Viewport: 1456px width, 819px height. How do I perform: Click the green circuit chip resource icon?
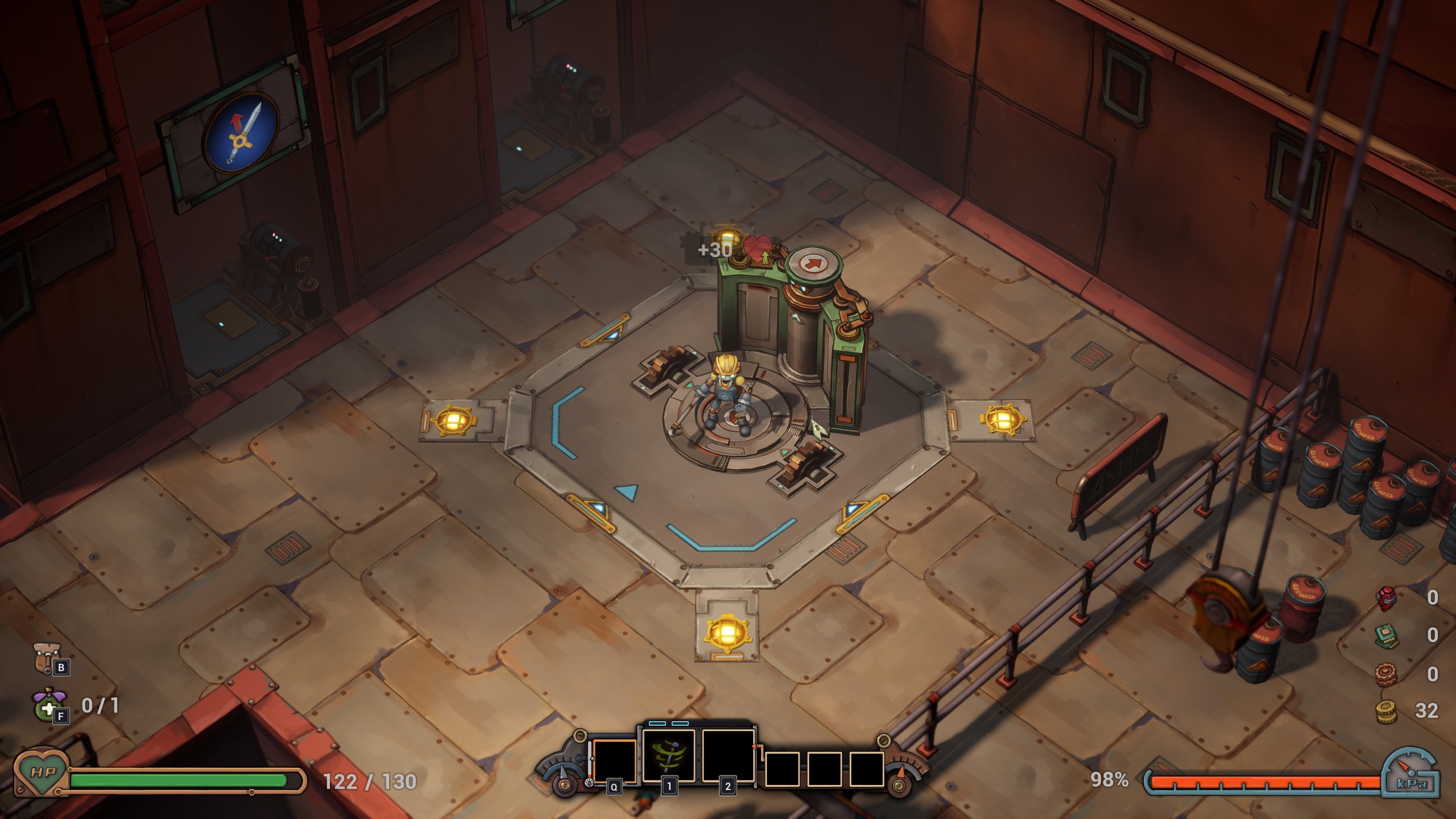pos(1385,635)
